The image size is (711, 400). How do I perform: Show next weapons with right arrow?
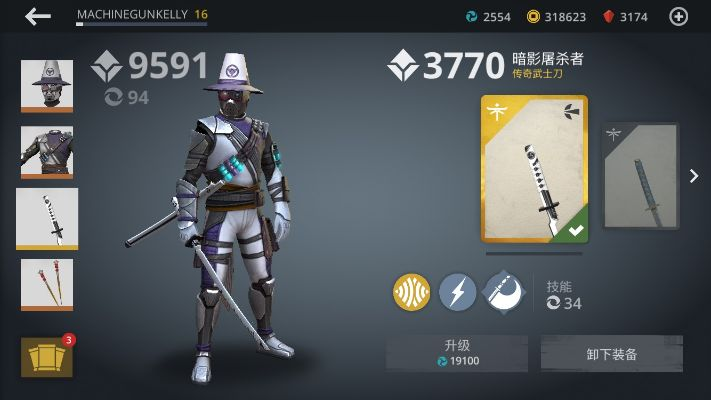694,176
